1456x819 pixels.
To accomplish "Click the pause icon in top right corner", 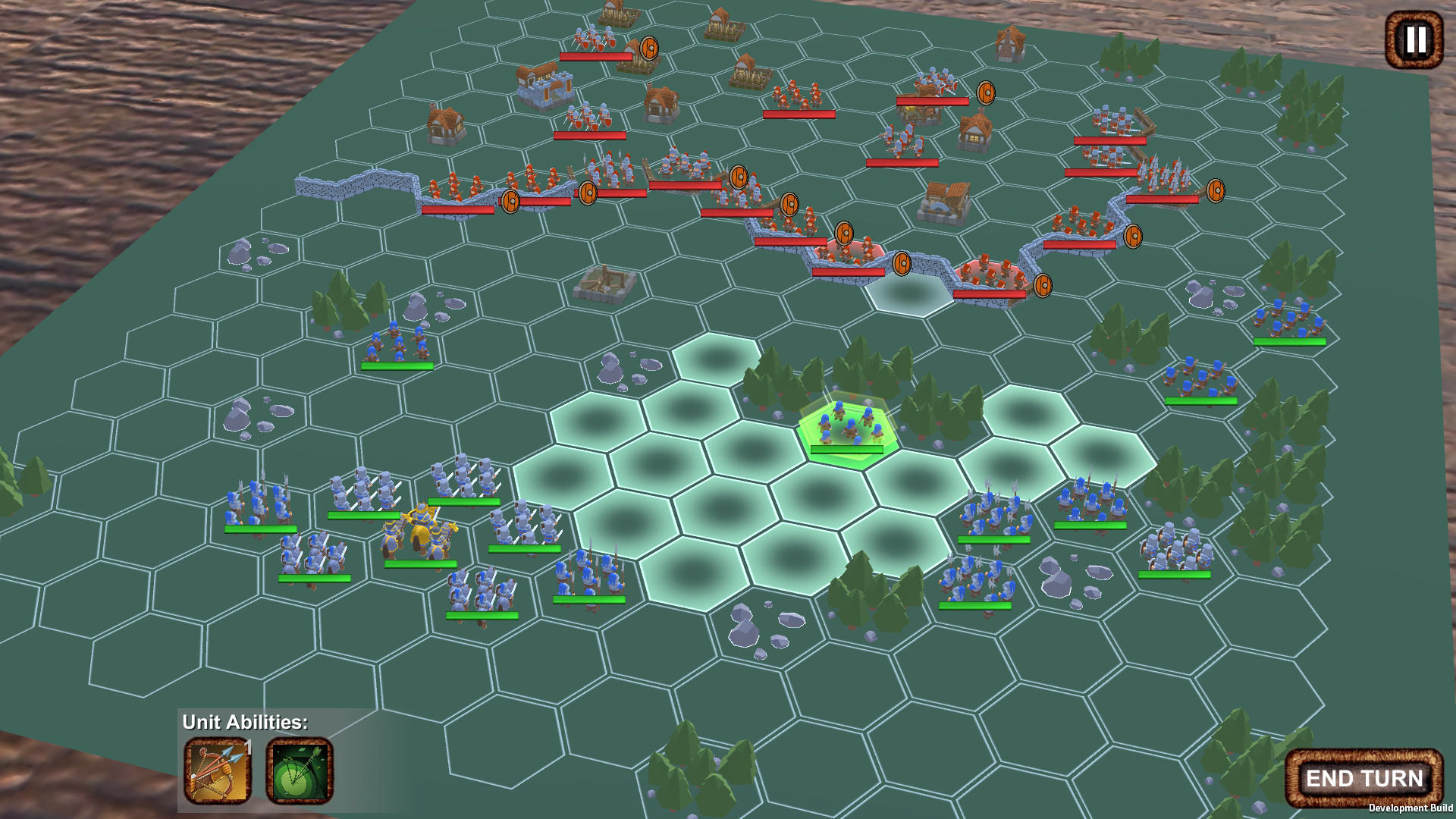I will (x=1413, y=39).
